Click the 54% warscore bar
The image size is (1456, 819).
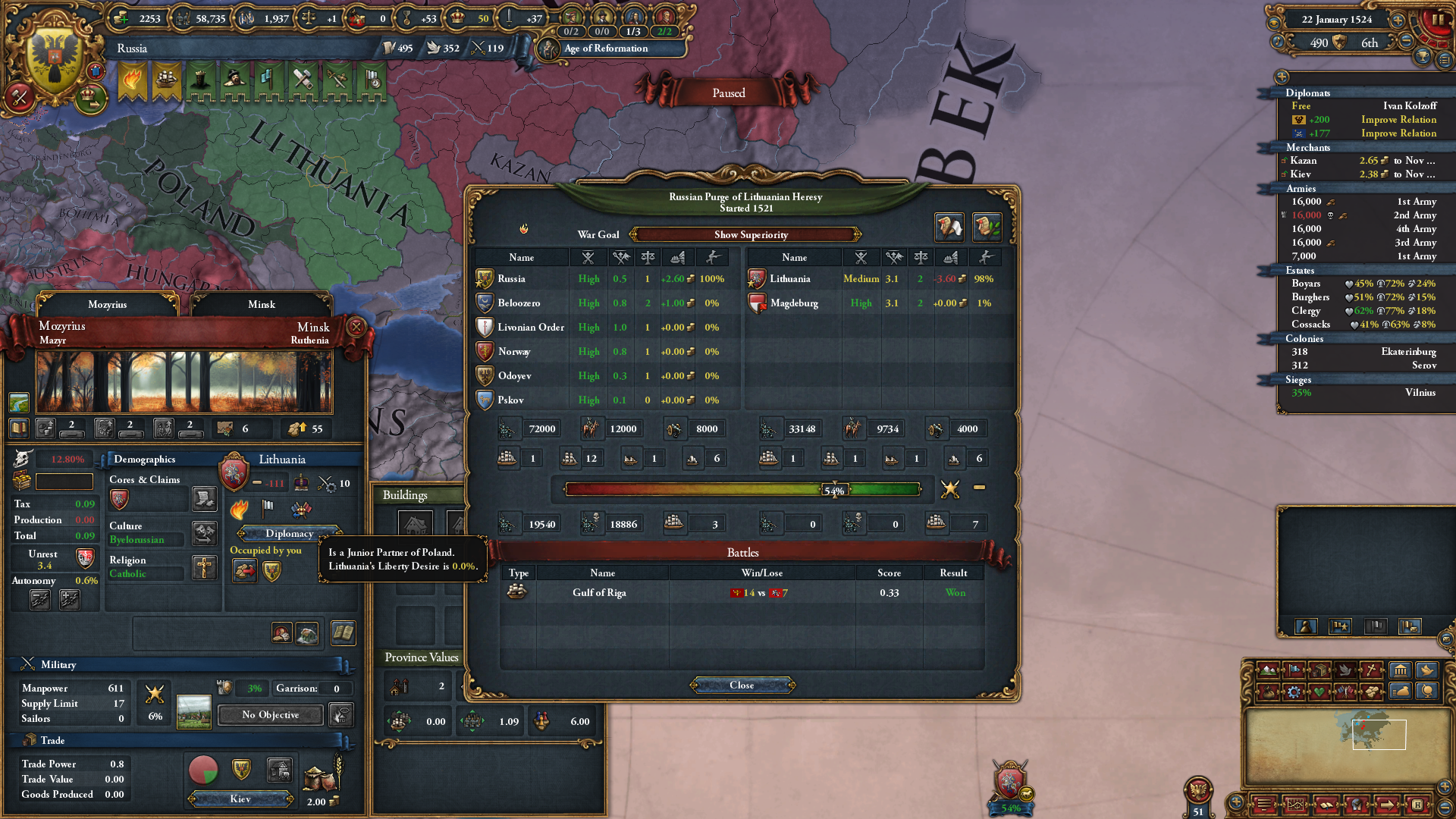pos(834,489)
